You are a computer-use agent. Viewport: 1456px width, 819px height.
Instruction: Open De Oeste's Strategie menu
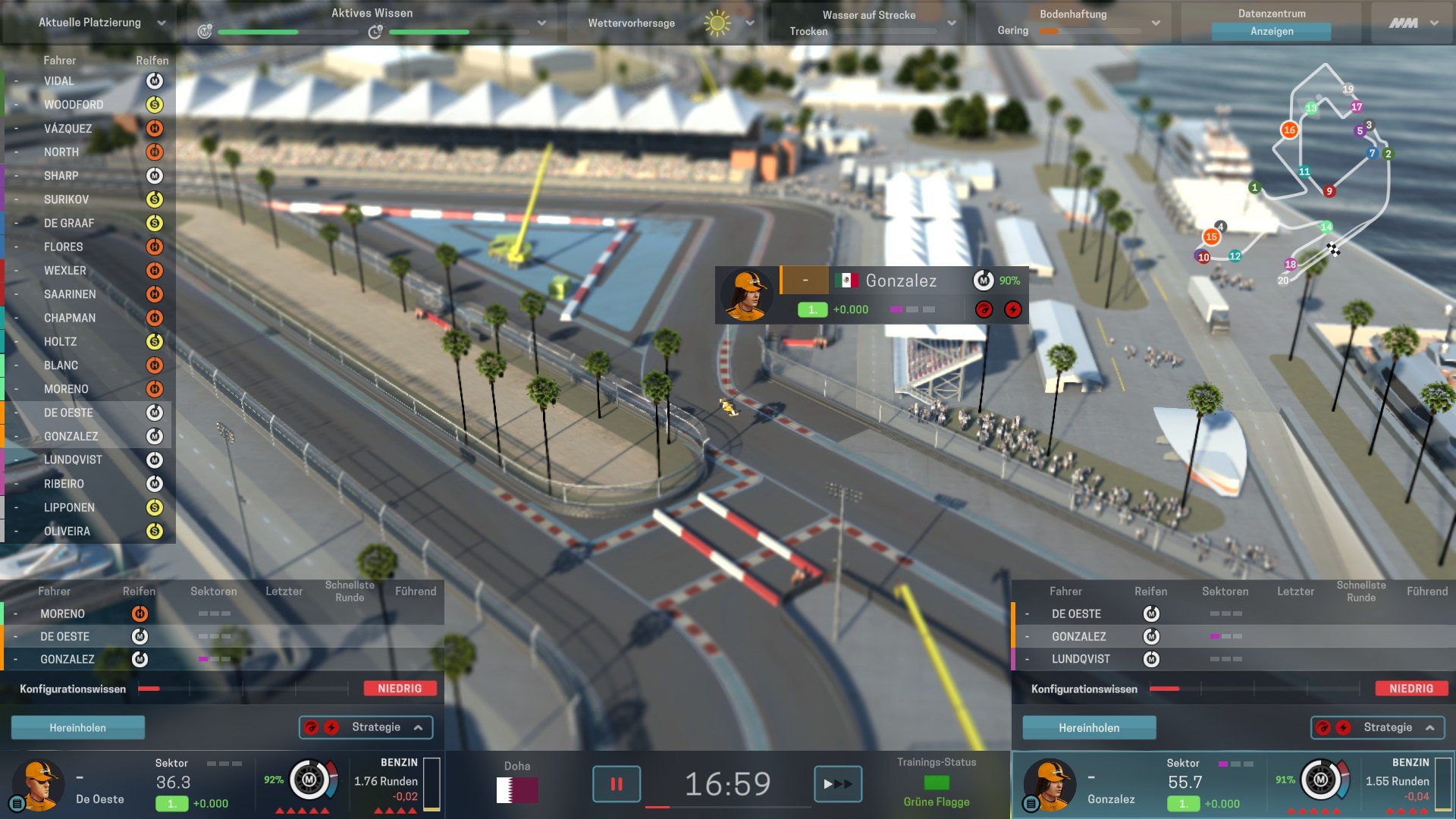click(366, 727)
